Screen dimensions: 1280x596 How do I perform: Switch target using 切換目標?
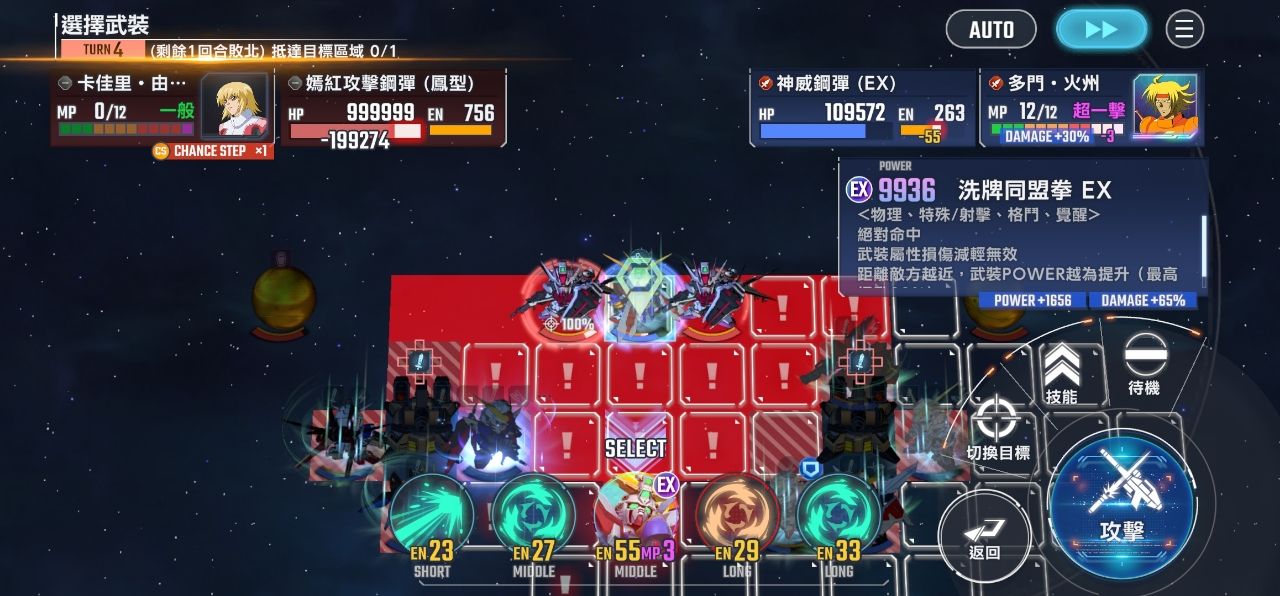point(997,427)
